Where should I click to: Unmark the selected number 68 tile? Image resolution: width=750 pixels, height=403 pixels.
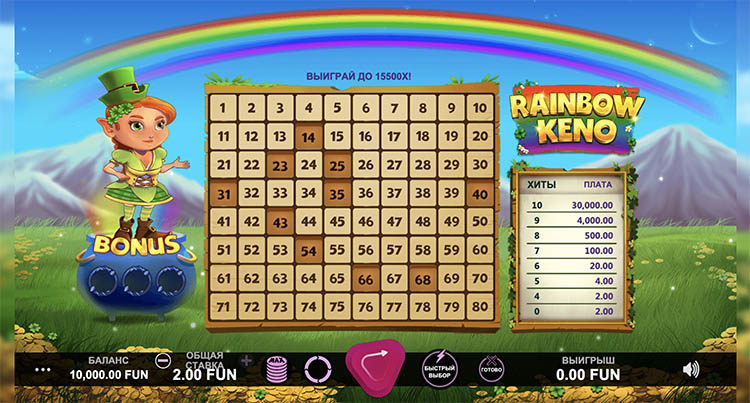pyautogui.click(x=423, y=278)
